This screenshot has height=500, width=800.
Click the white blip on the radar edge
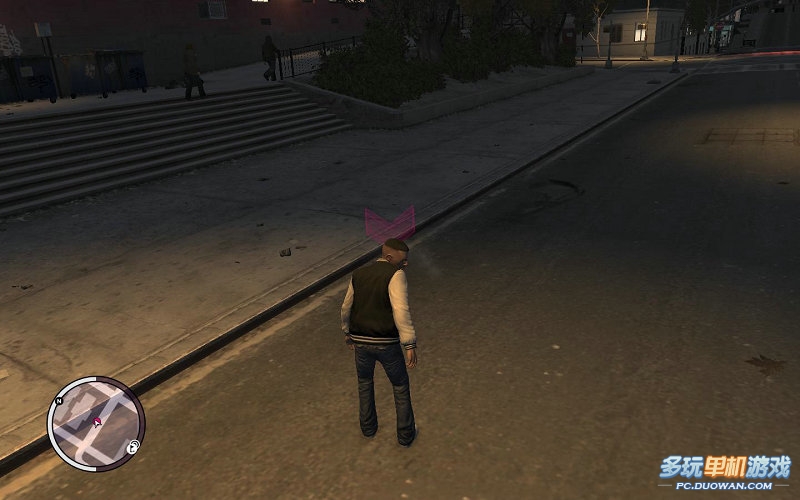[132, 449]
